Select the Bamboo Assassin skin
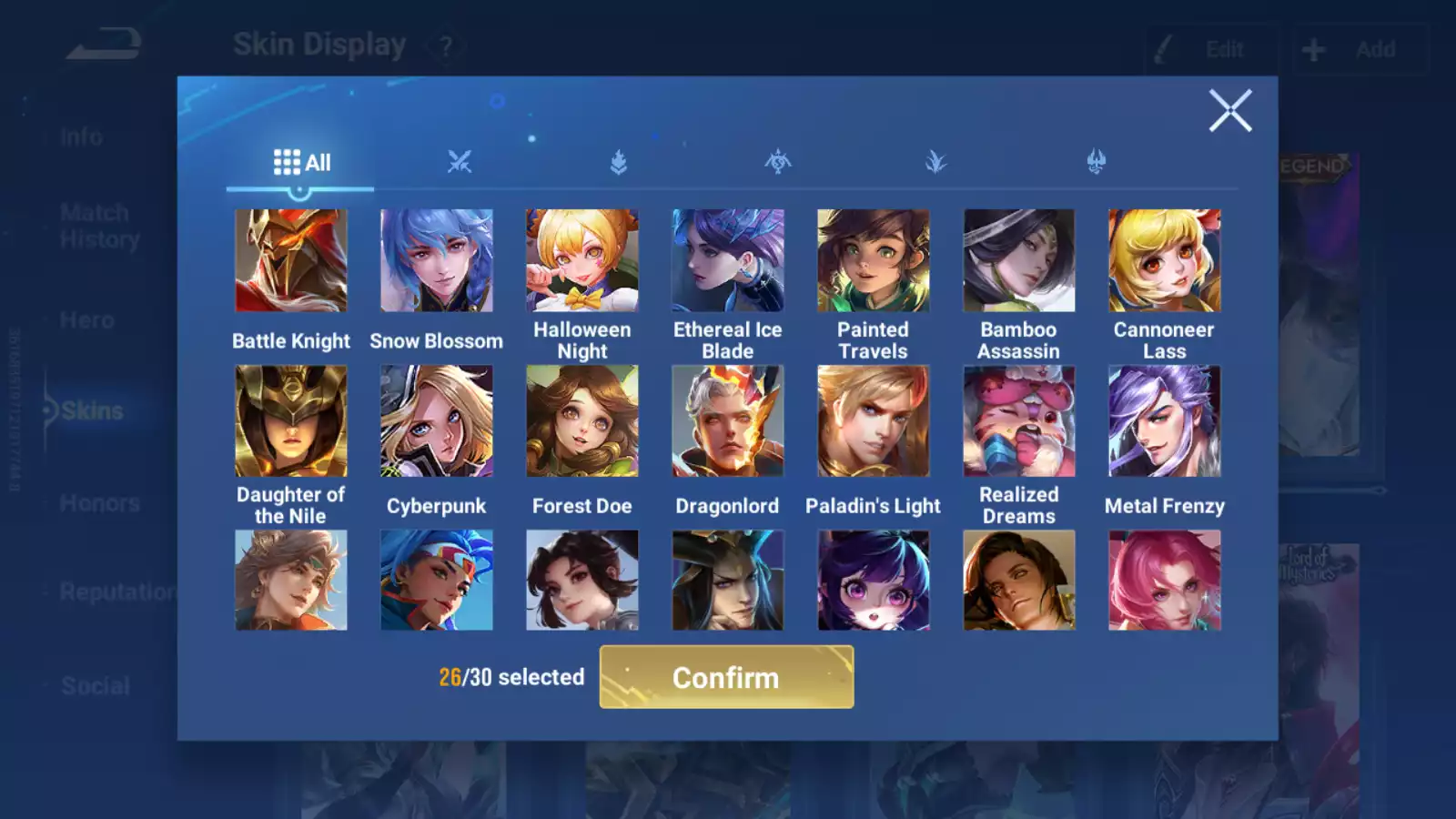 point(1019,261)
